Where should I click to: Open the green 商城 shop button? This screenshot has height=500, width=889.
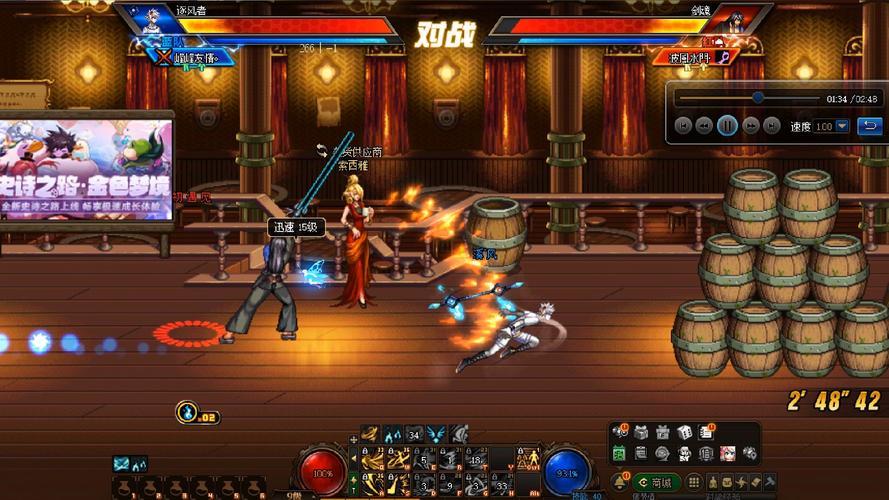coord(656,483)
